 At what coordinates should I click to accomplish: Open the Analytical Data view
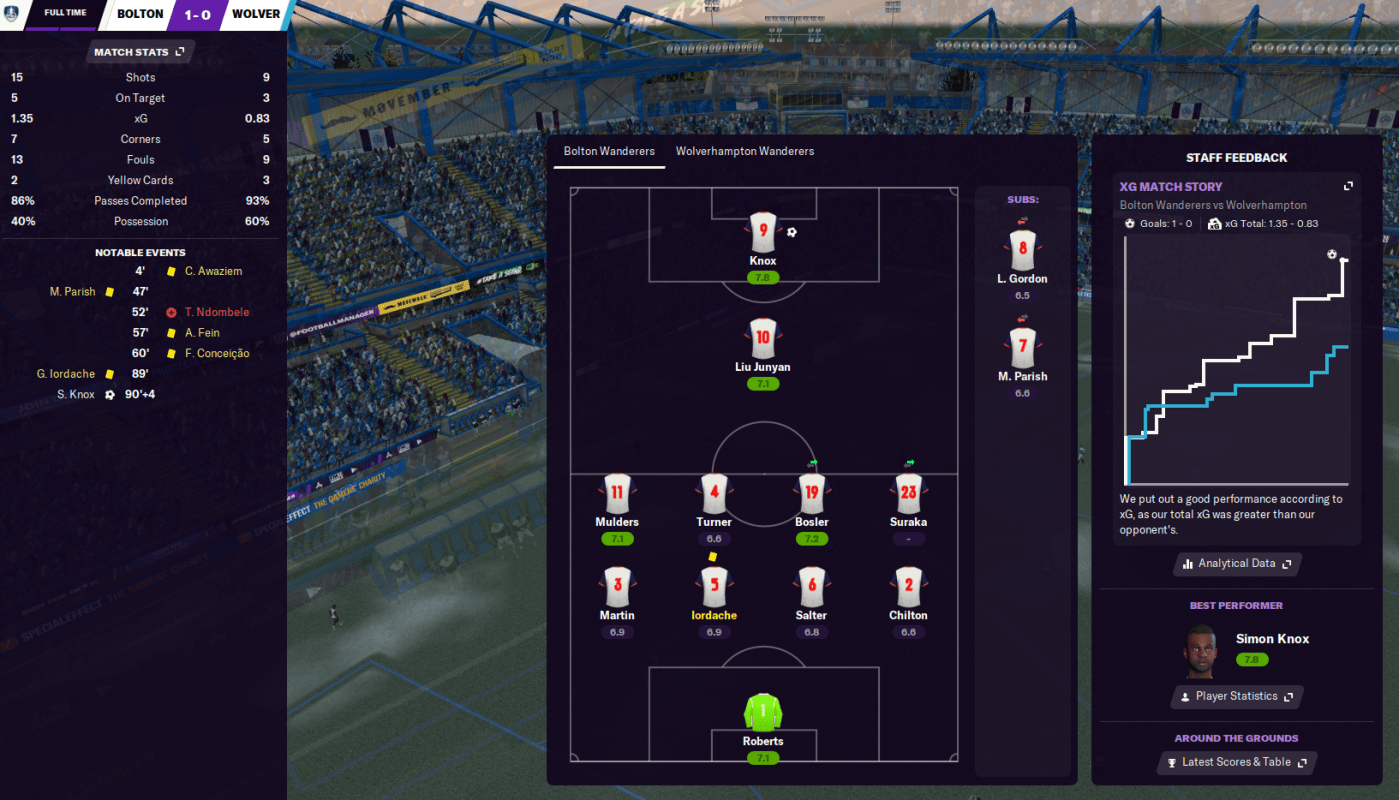[x=1237, y=564]
